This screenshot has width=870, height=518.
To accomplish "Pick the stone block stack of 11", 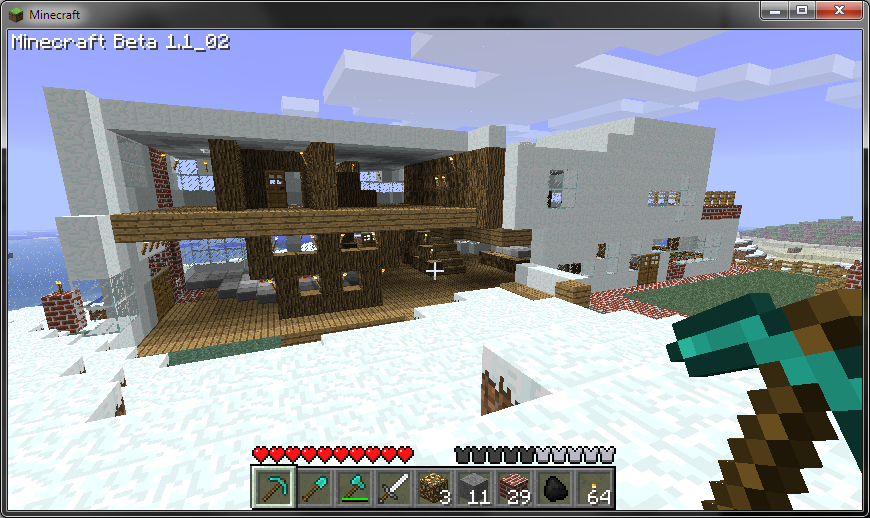I will [473, 488].
